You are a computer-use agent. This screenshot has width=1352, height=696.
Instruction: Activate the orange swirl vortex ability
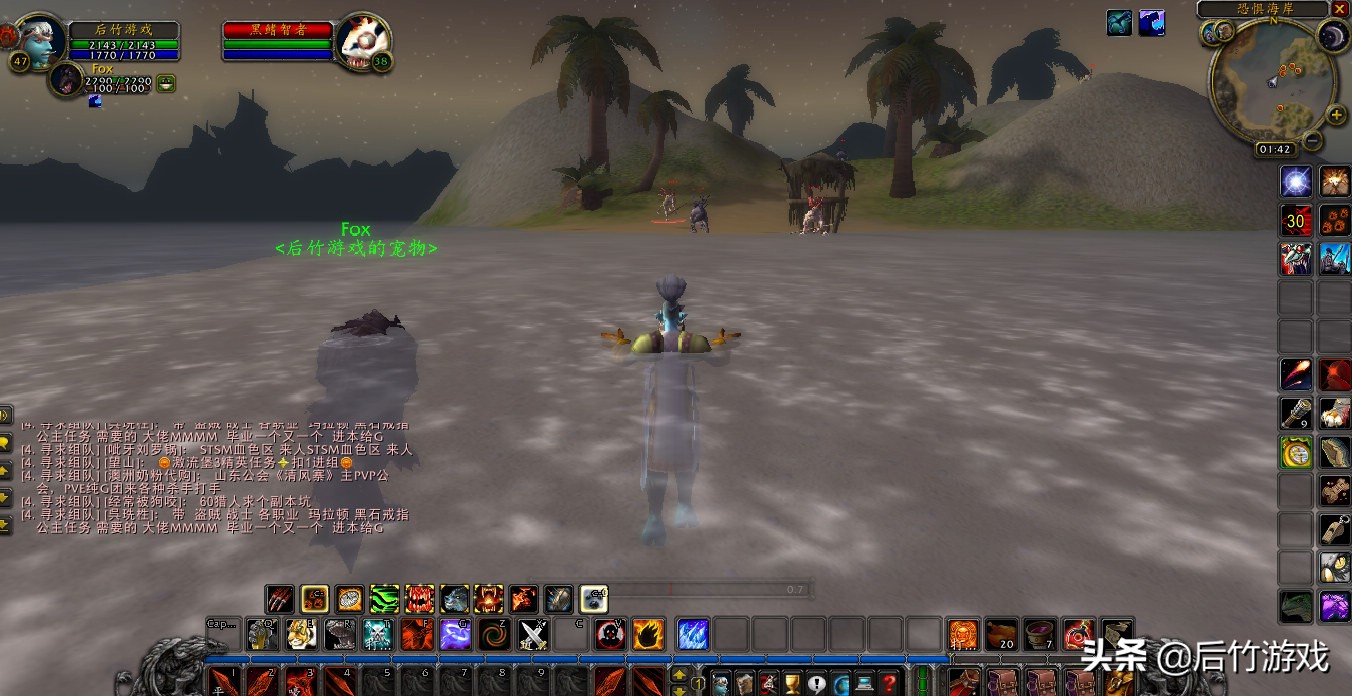[494, 634]
